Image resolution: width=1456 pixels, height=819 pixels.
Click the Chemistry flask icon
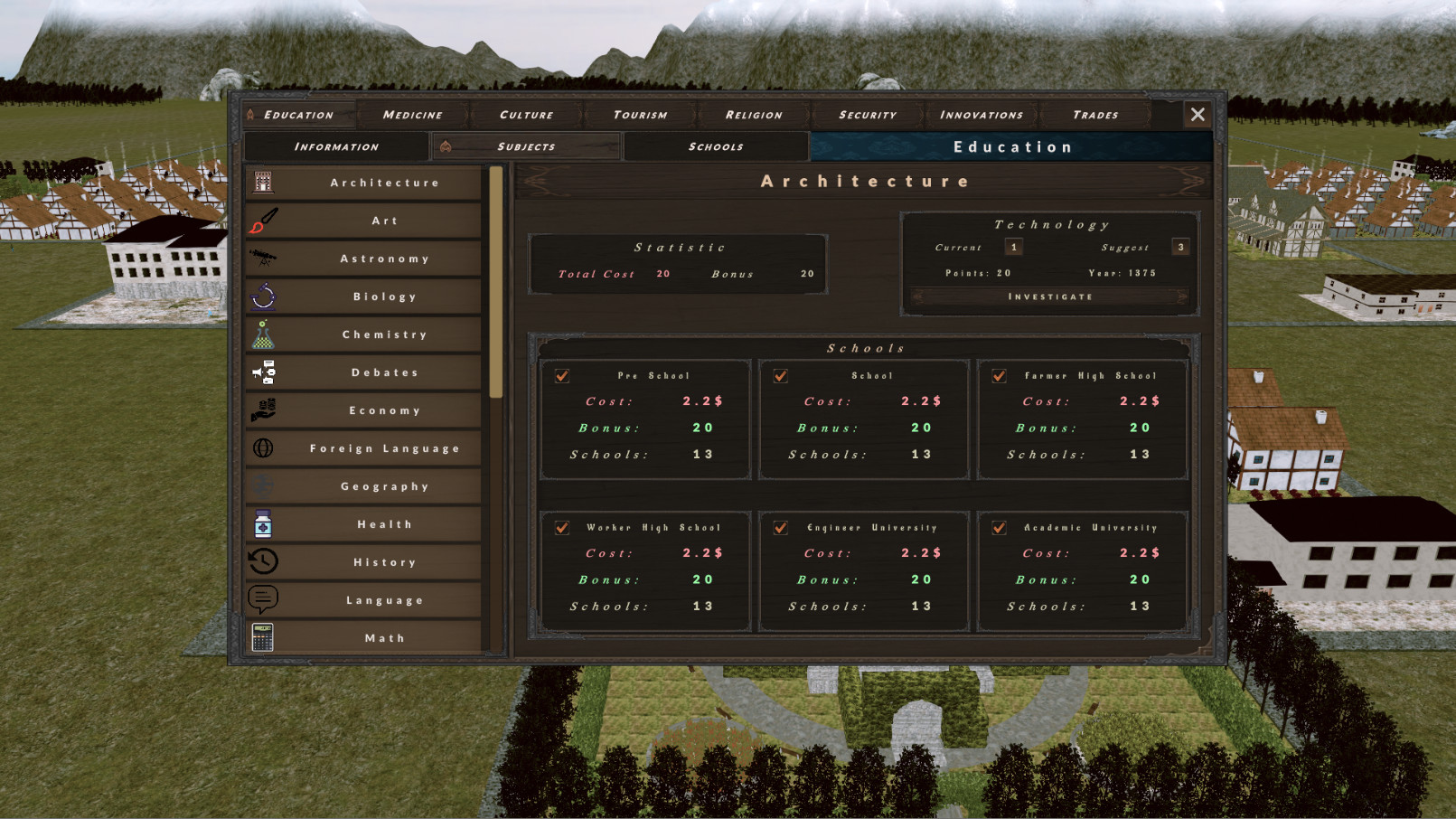[263, 334]
